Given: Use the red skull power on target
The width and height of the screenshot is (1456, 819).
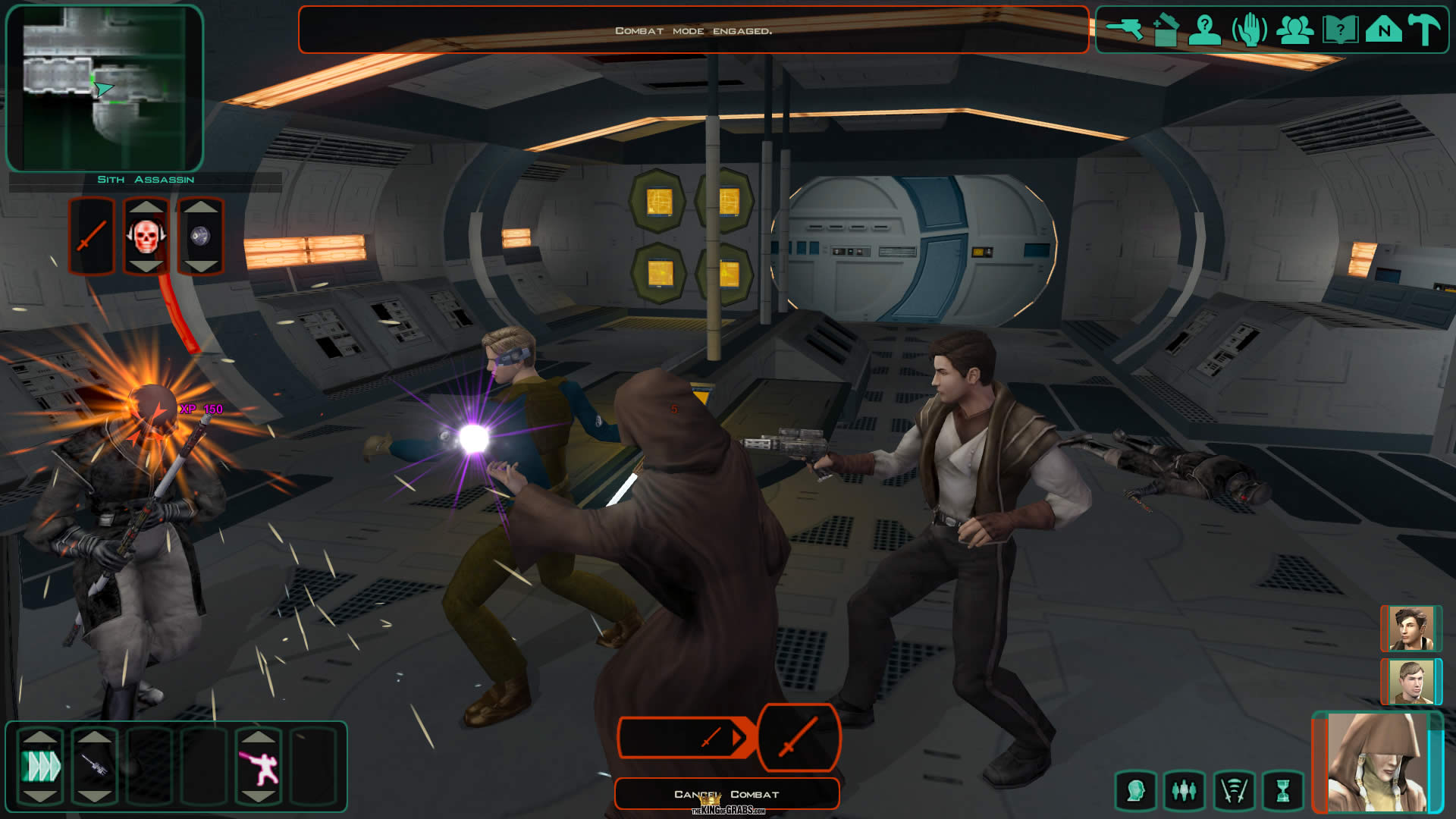Looking at the screenshot, I should 146,237.
